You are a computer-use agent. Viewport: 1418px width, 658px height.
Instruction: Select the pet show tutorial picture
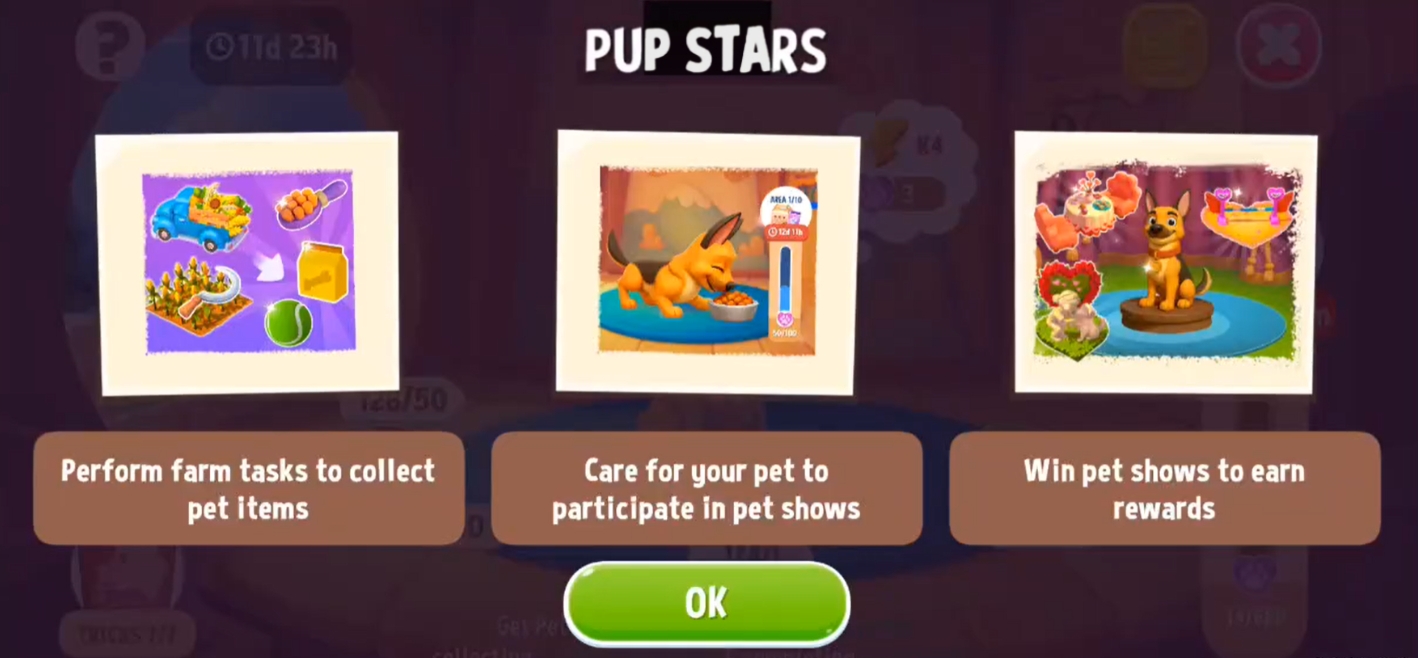coord(1165,262)
